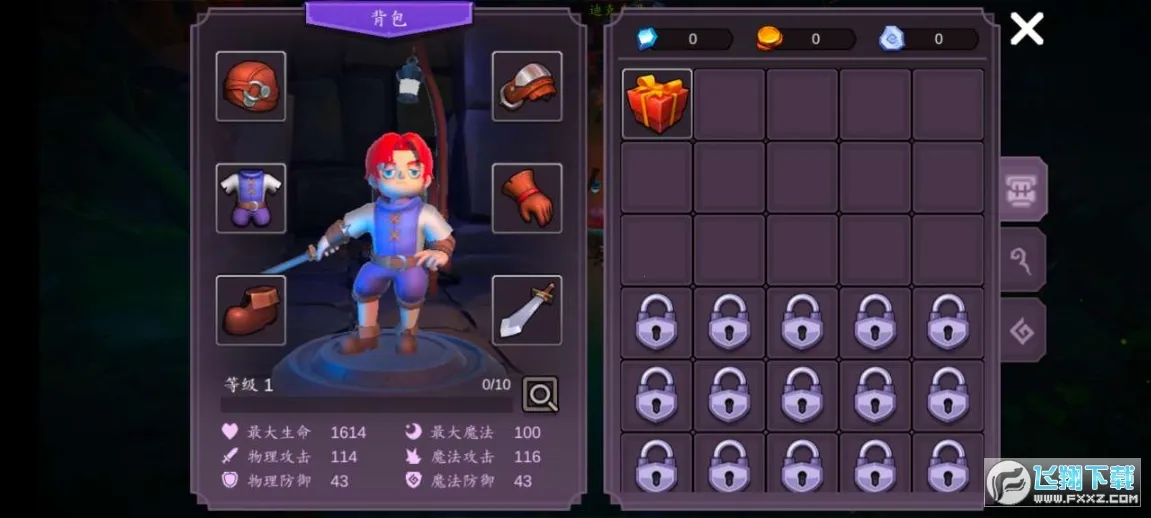1151x518 pixels.
Task: Switch to the diamond rune category tab
Action: [x=1022, y=331]
